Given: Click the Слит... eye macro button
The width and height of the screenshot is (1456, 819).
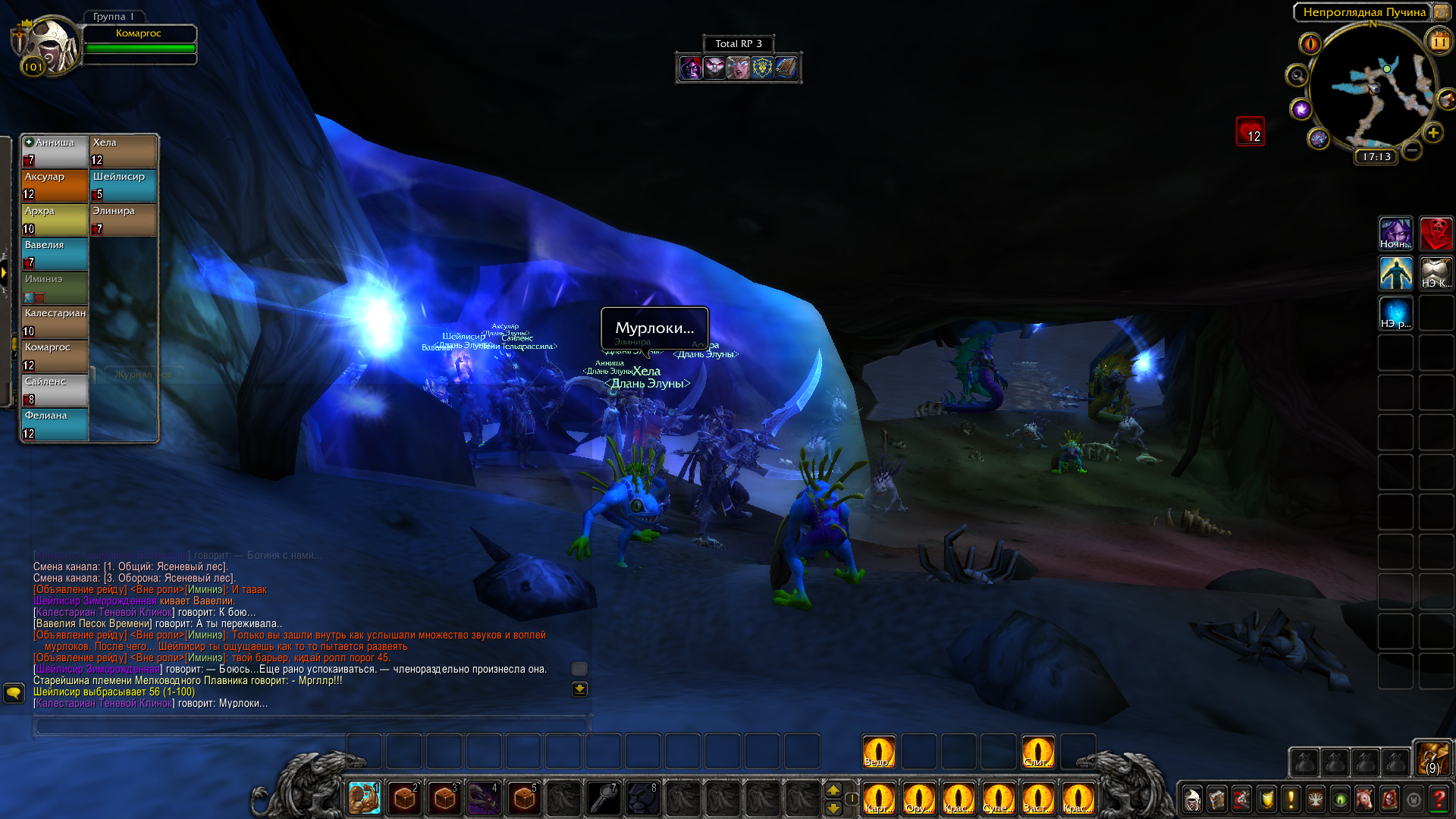Looking at the screenshot, I should pos(1037,752).
